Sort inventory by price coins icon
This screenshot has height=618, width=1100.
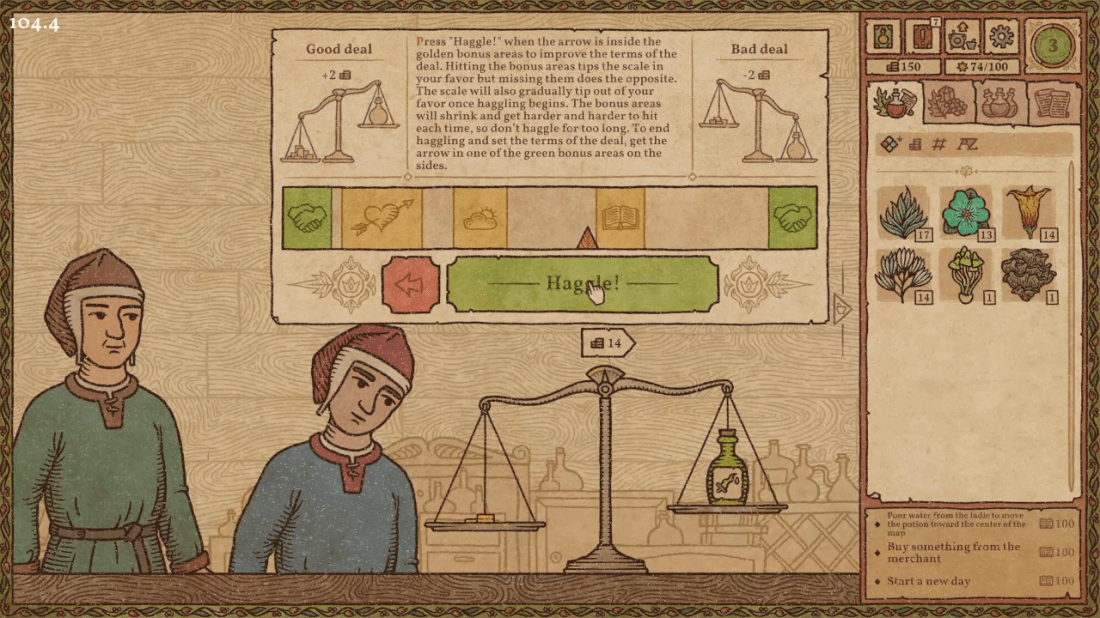(x=915, y=144)
